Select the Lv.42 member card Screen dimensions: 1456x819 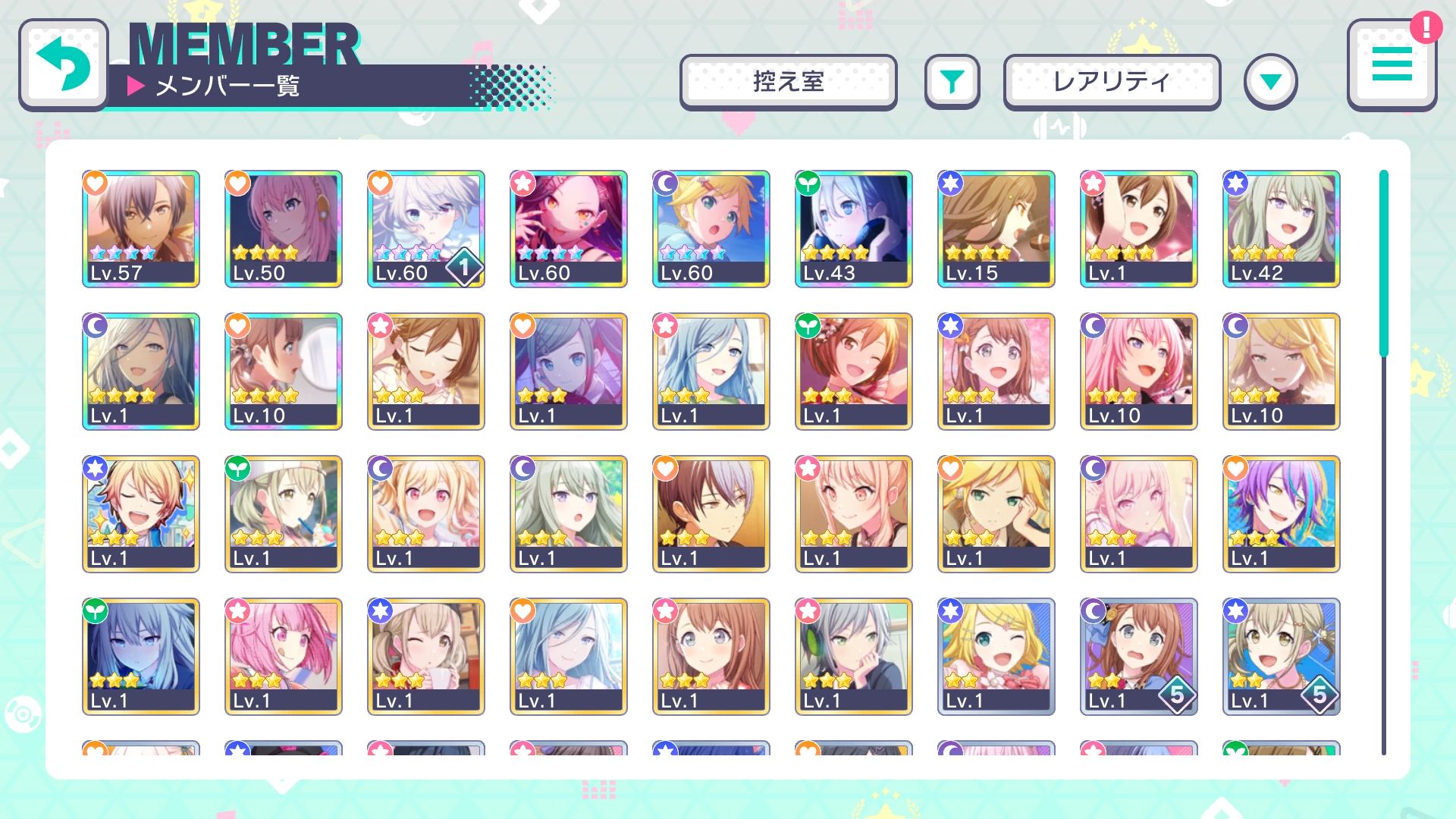click(x=1282, y=229)
